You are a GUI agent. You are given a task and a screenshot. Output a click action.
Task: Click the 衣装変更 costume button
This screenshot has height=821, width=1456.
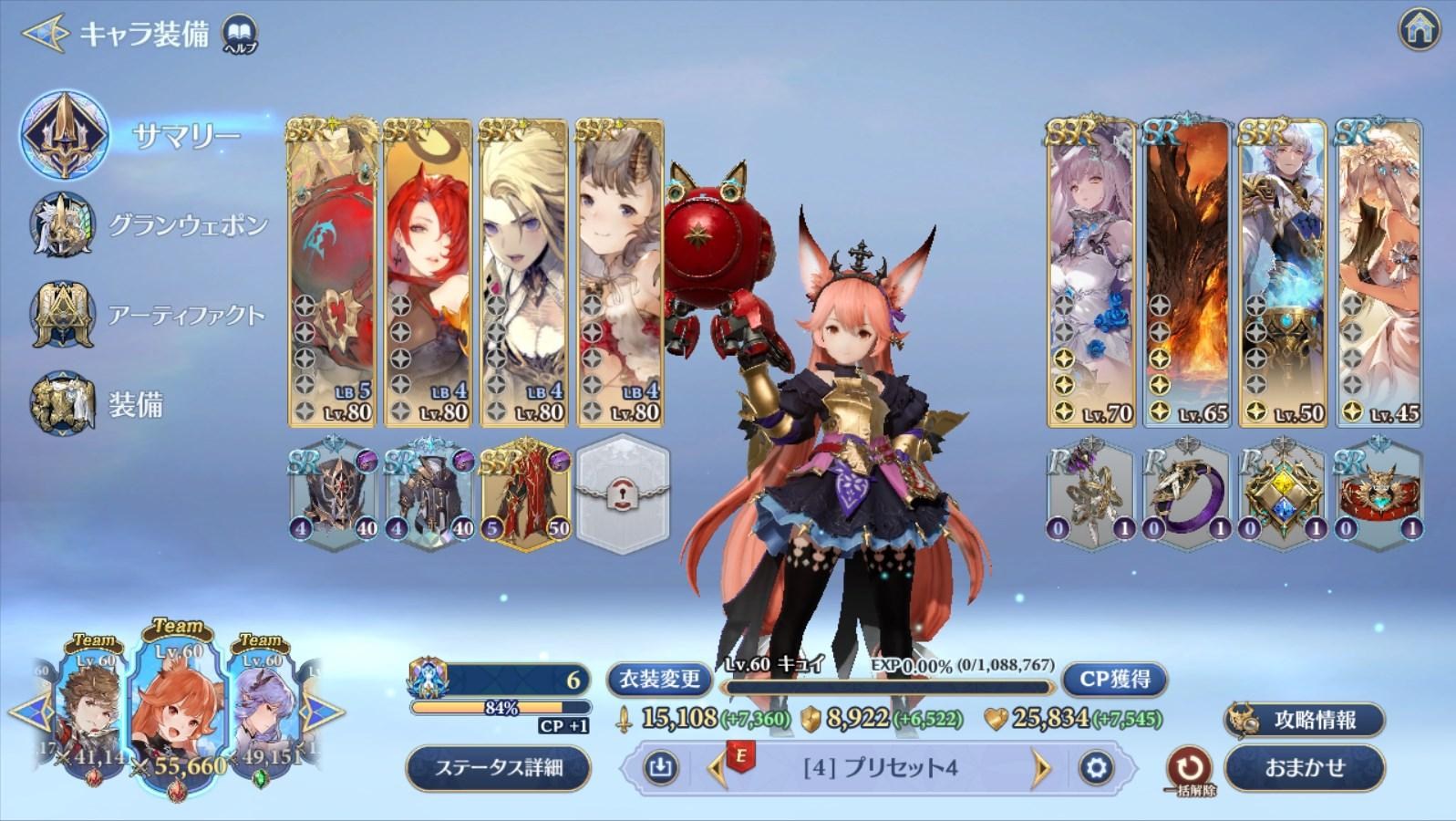659,679
